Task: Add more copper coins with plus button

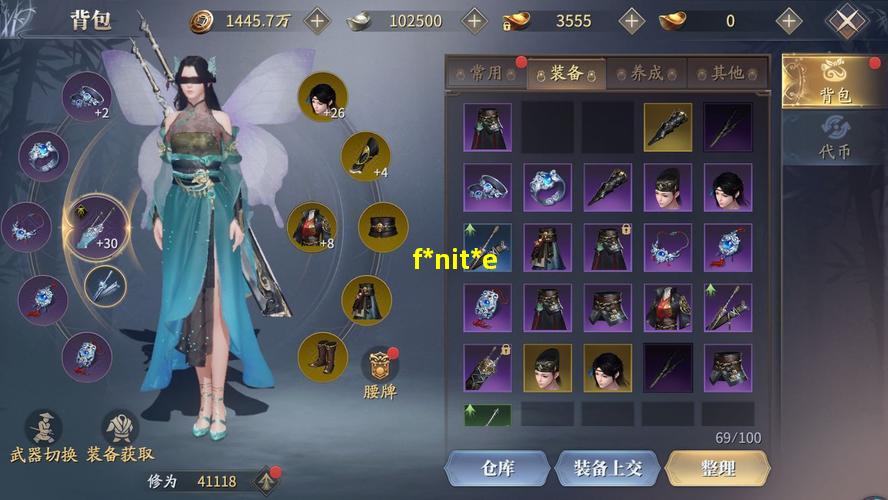Action: pos(316,20)
